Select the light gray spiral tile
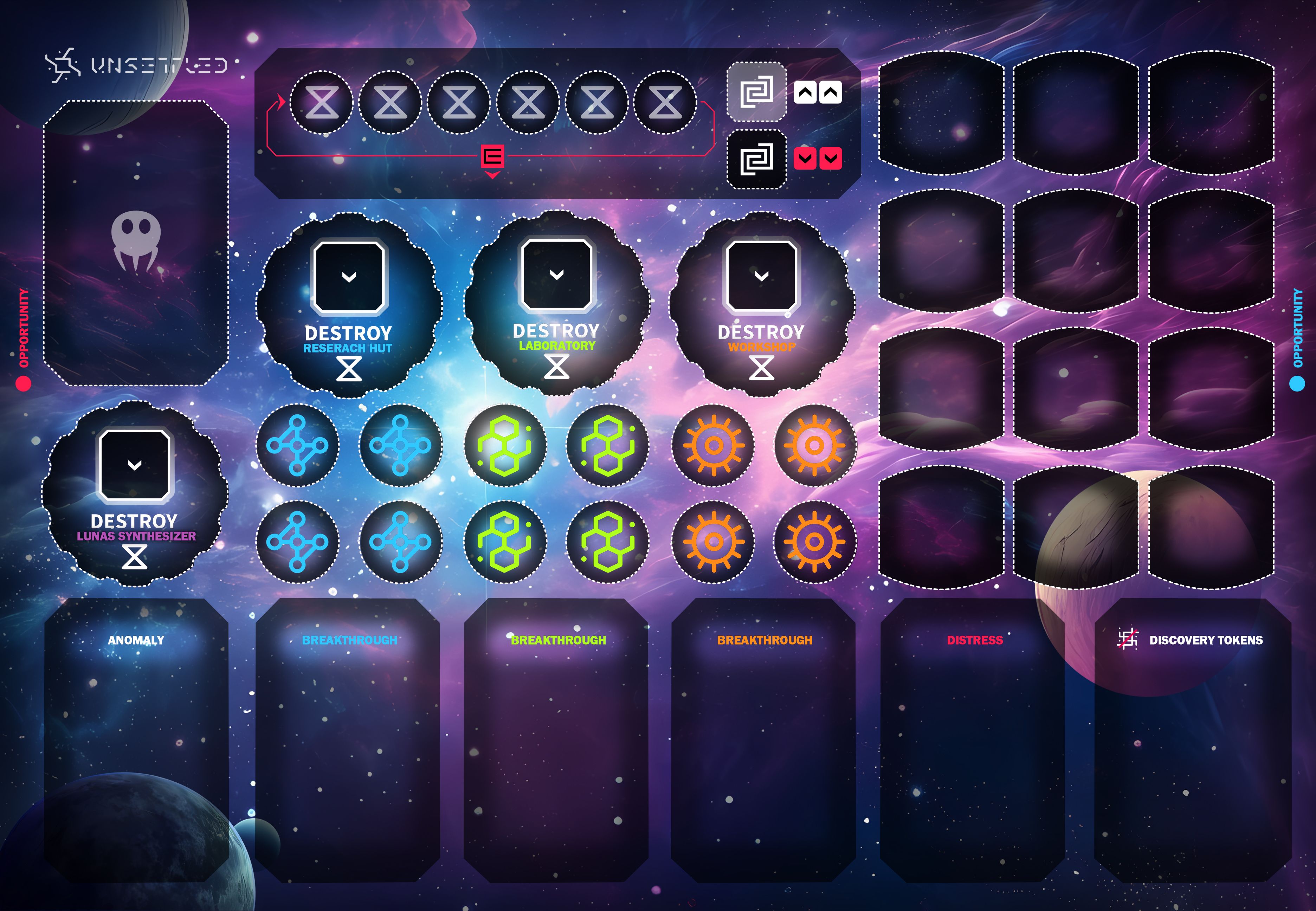 [756, 91]
